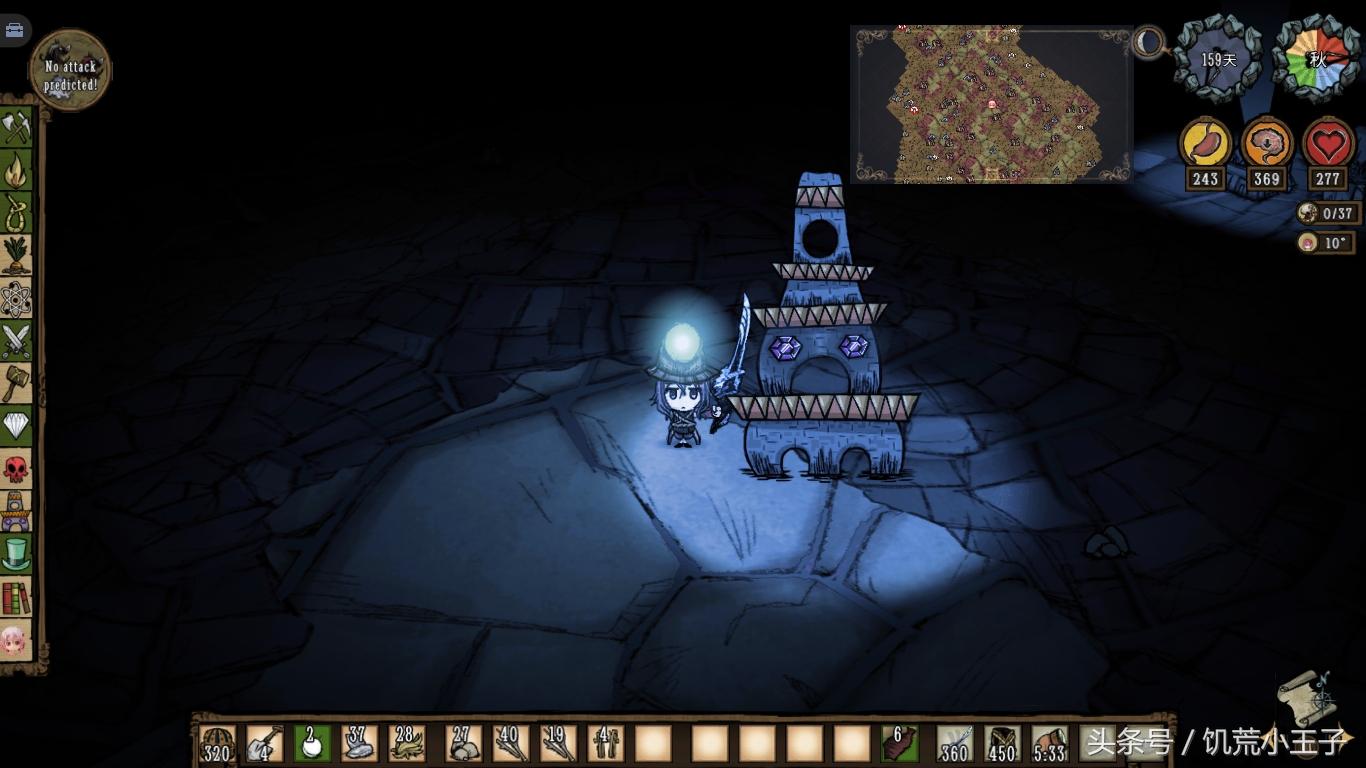
Task: Open the Fight crossed-swords tab
Action: pyautogui.click(x=16, y=341)
